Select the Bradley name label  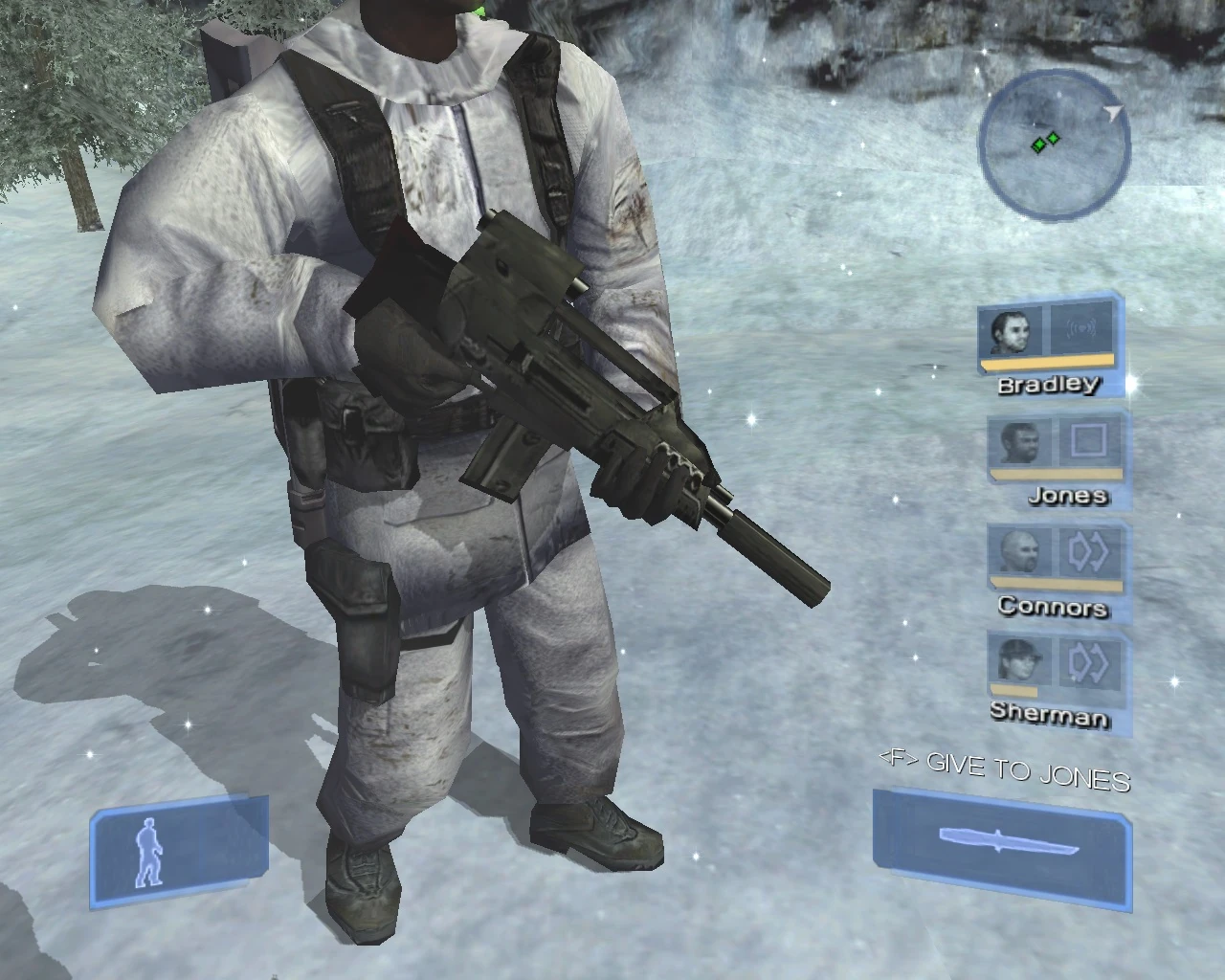click(1049, 385)
